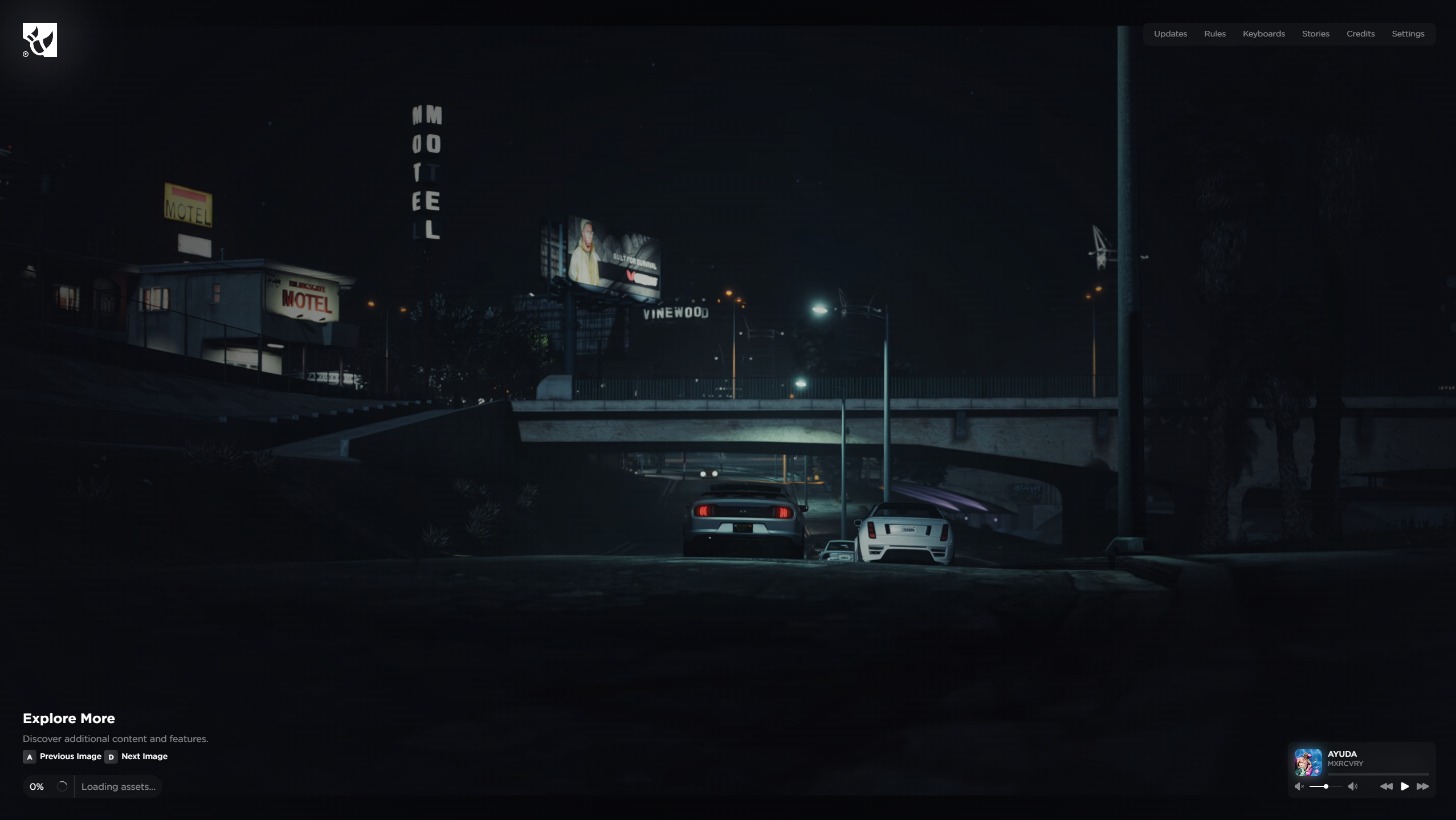Rewind the current track
The height and width of the screenshot is (820, 1456).
(1386, 786)
